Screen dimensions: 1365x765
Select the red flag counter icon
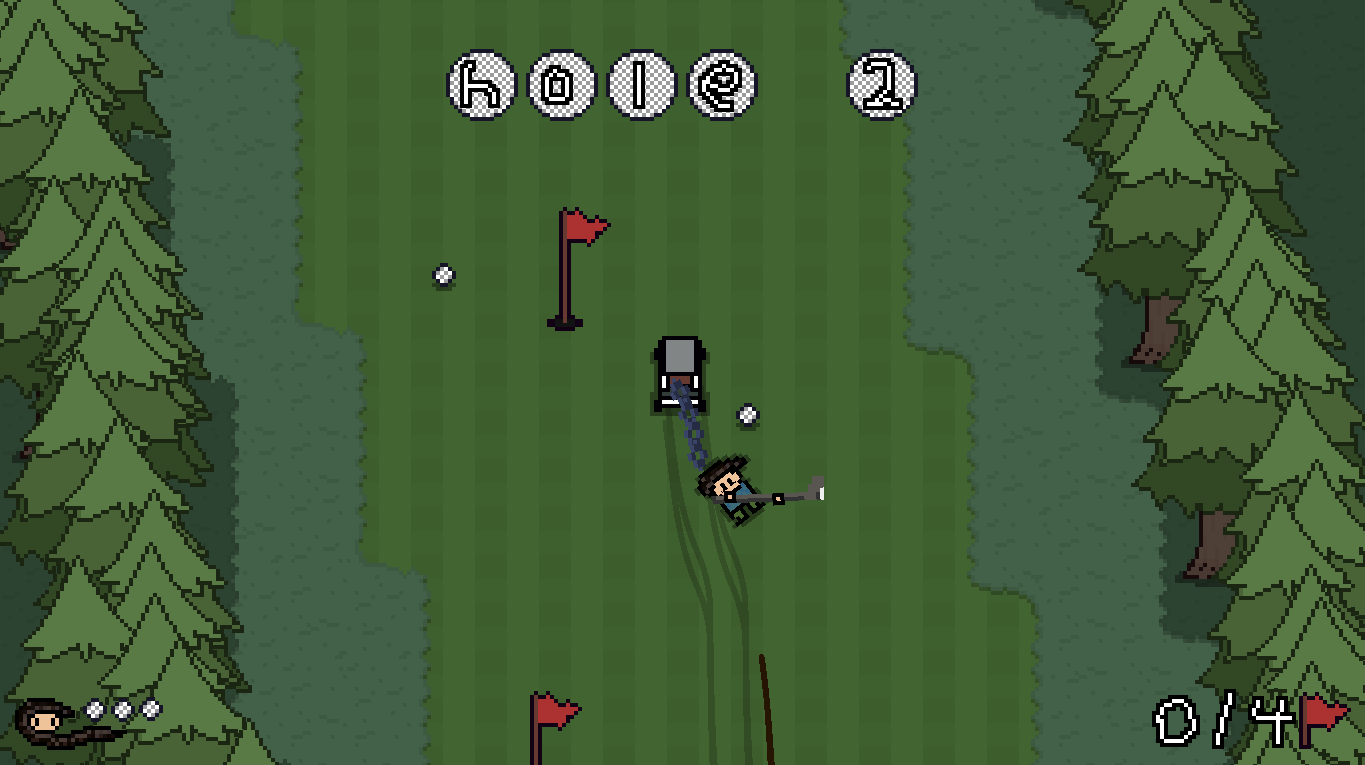(1323, 718)
